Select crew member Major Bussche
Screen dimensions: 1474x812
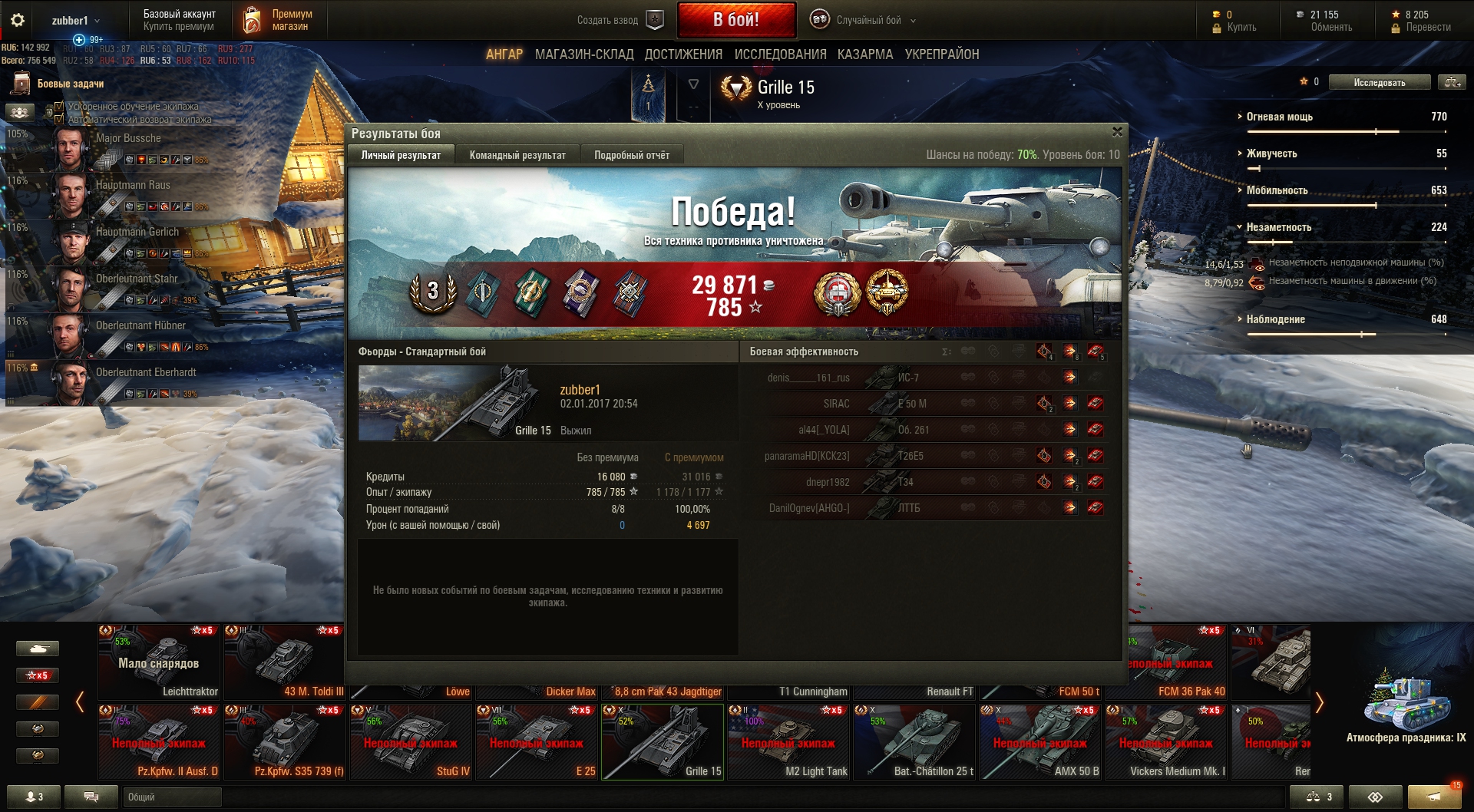point(128,139)
